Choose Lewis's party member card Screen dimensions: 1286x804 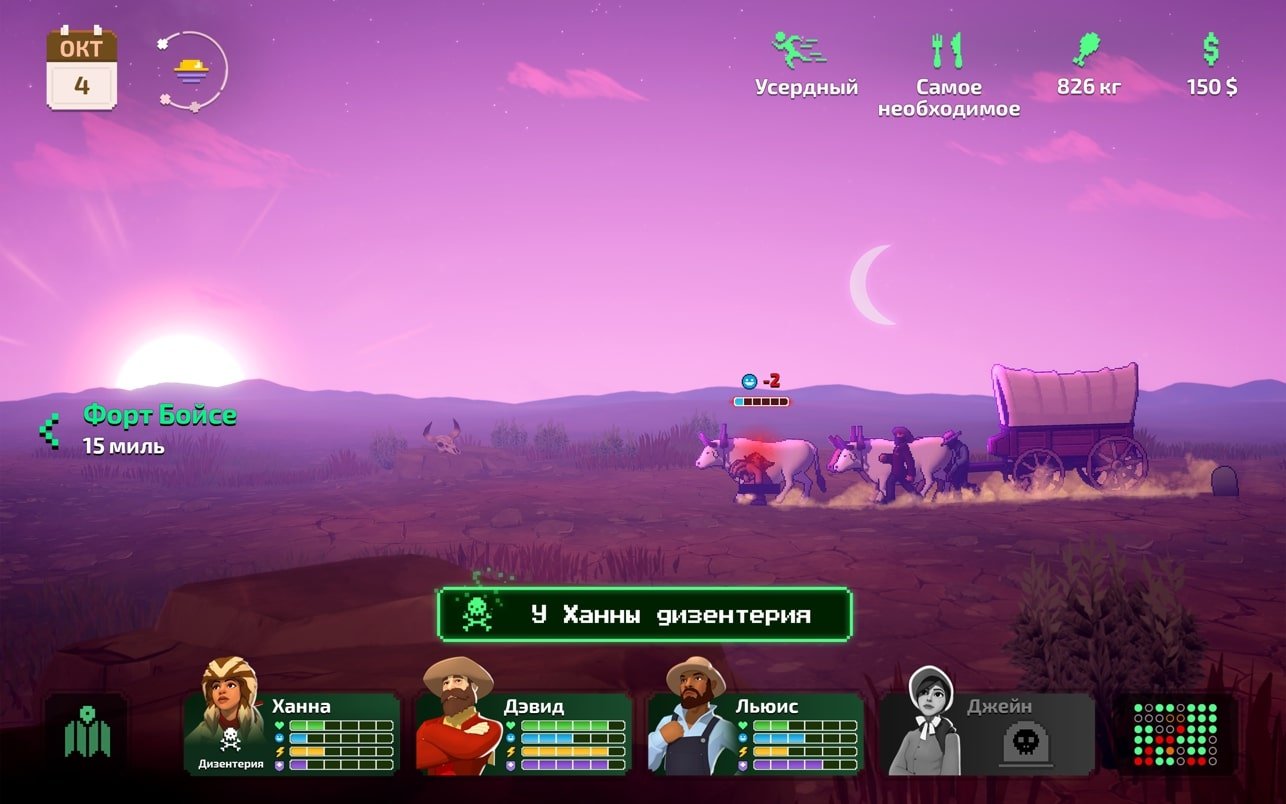(x=756, y=732)
